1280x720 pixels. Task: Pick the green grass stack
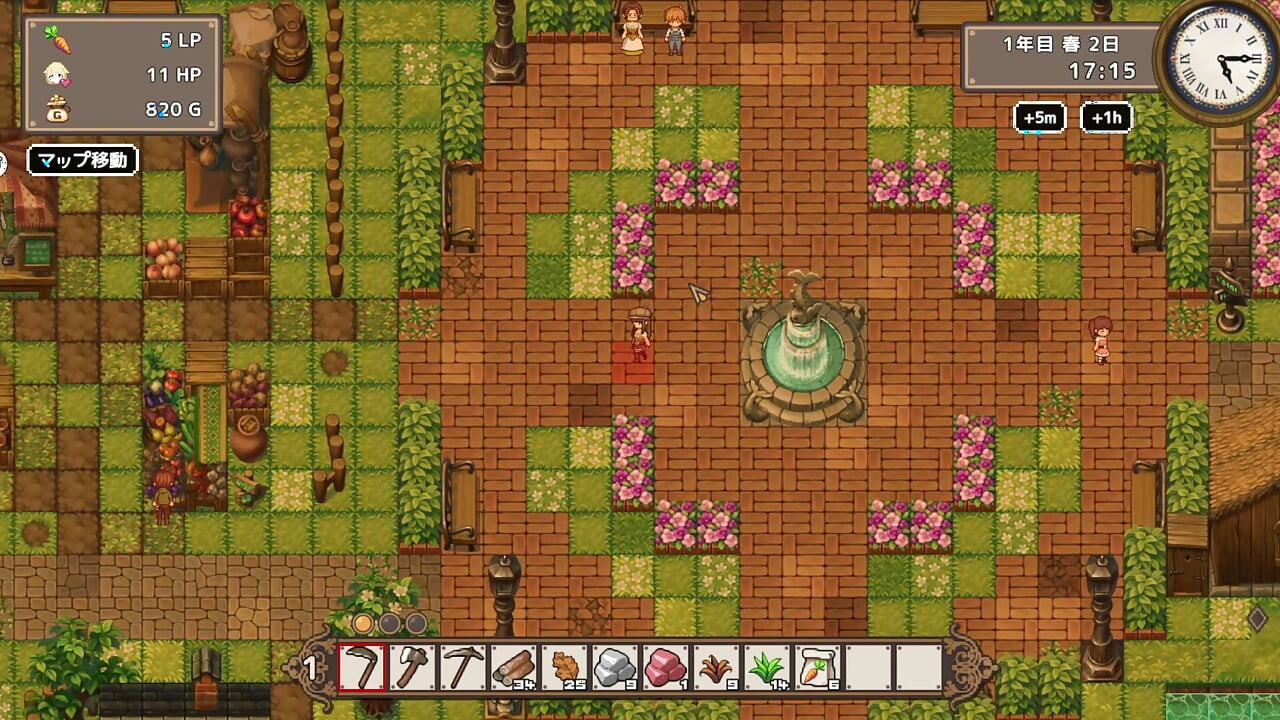(x=768, y=667)
